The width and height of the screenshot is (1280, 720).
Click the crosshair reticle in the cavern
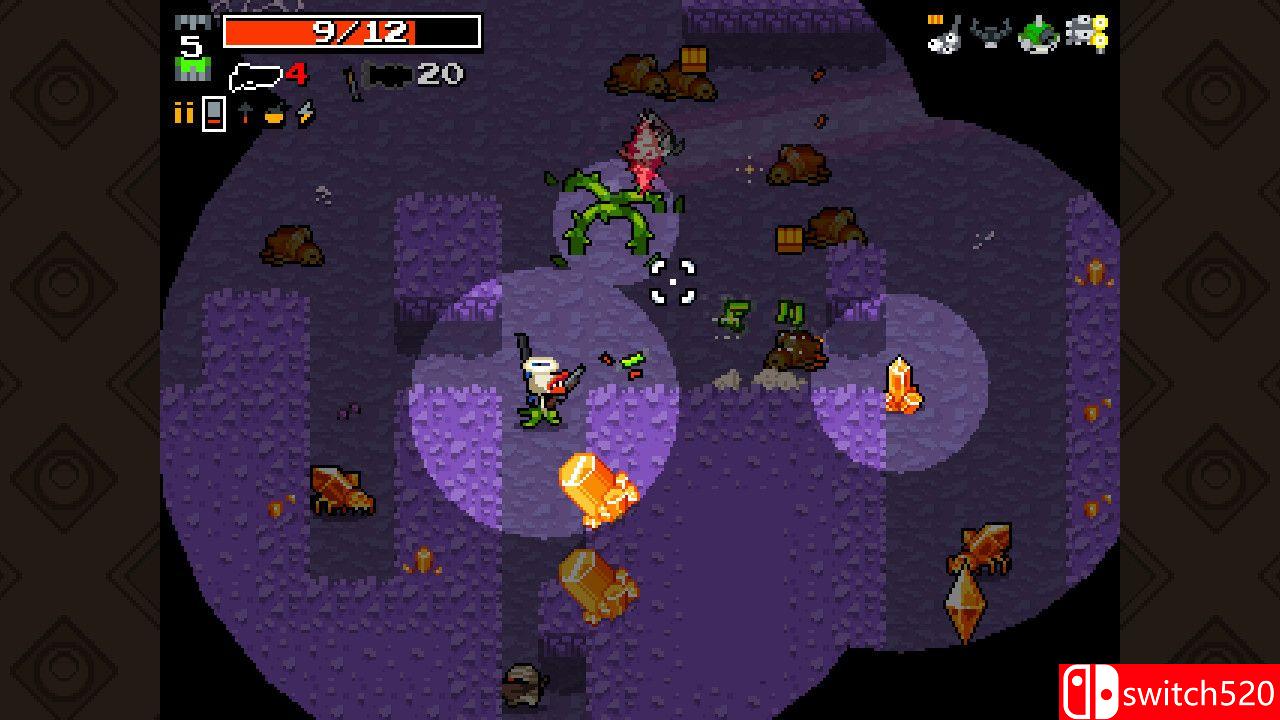click(x=672, y=282)
